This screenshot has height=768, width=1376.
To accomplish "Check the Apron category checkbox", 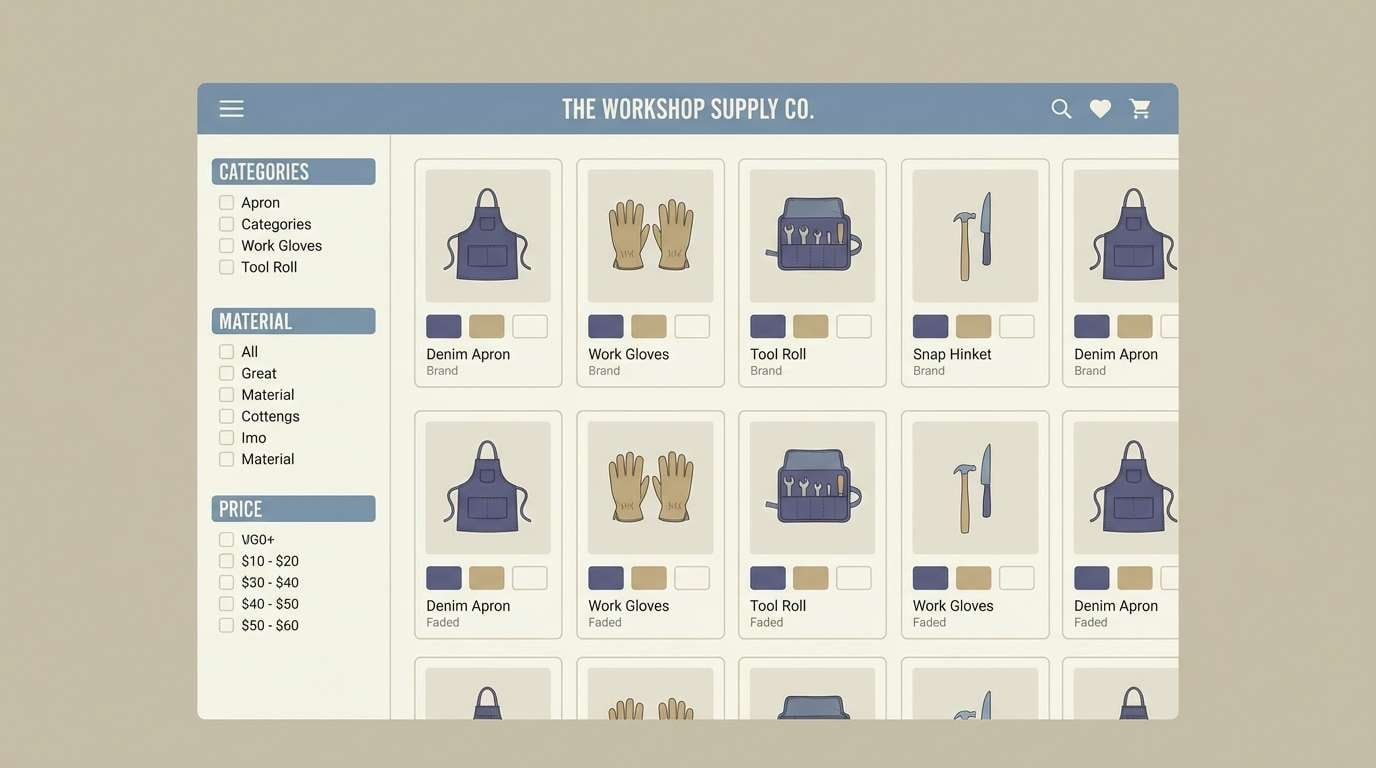I will click(x=225, y=201).
